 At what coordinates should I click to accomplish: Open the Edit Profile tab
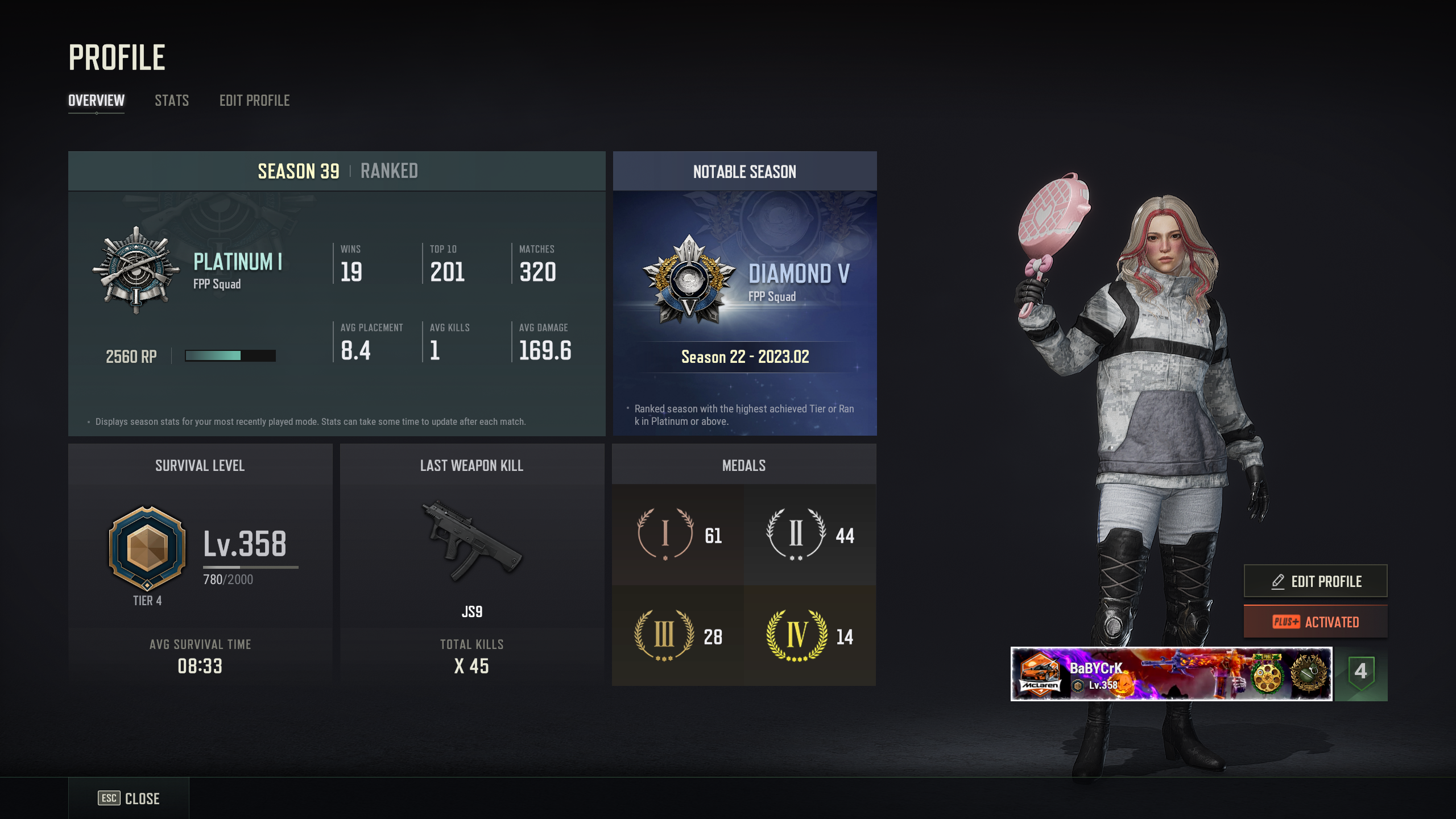(x=254, y=101)
